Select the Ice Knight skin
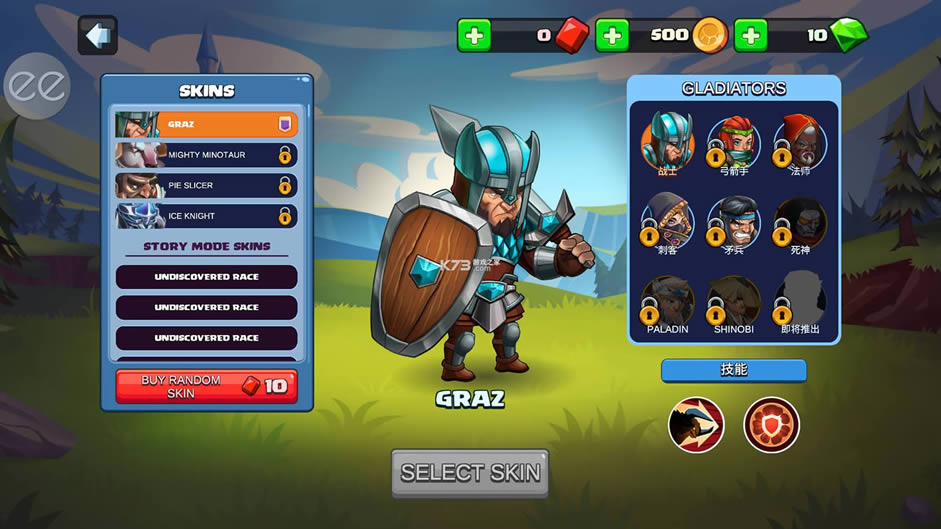The width and height of the screenshot is (941, 529). (x=206, y=216)
